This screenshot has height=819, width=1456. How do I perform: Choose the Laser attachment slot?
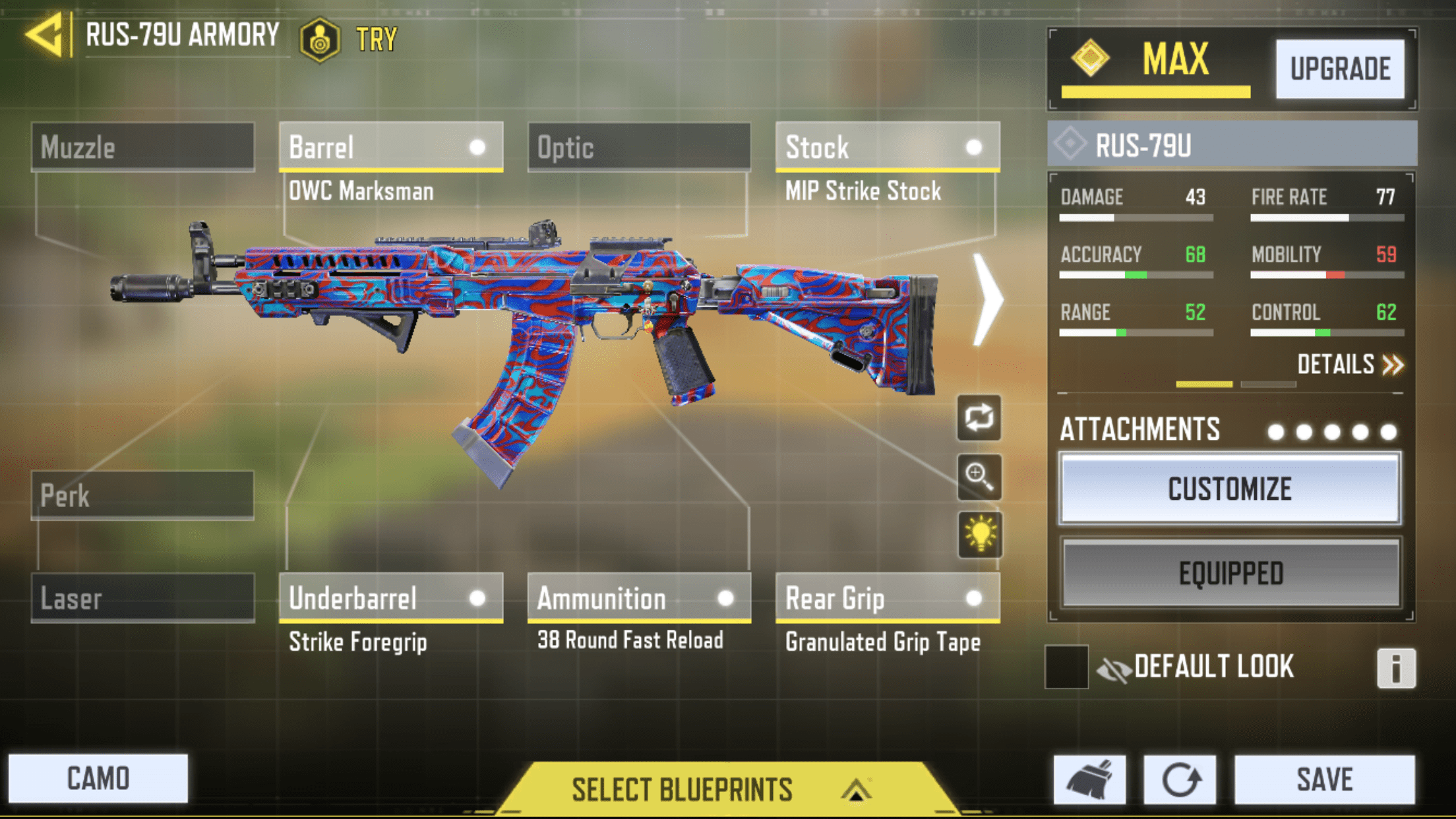coord(142,598)
